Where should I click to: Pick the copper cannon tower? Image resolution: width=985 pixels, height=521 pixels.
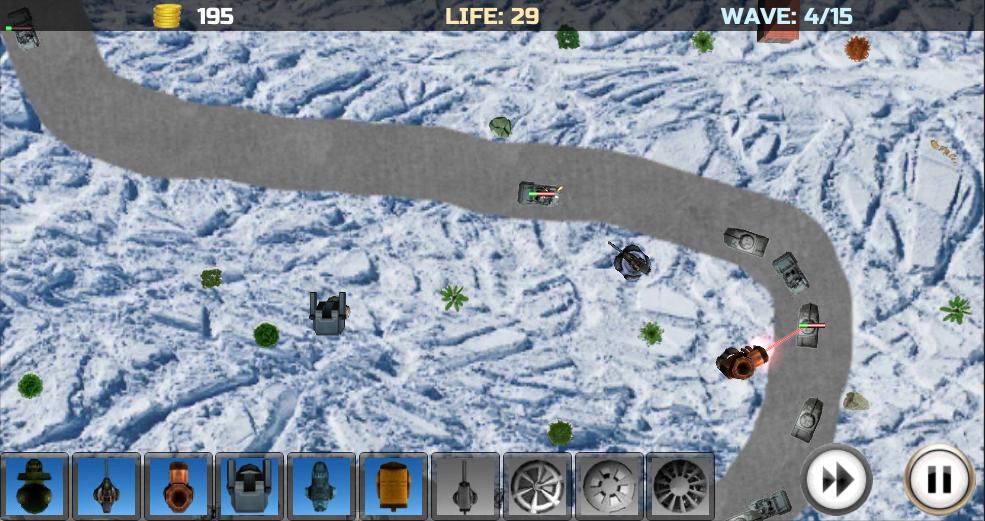click(x=179, y=486)
